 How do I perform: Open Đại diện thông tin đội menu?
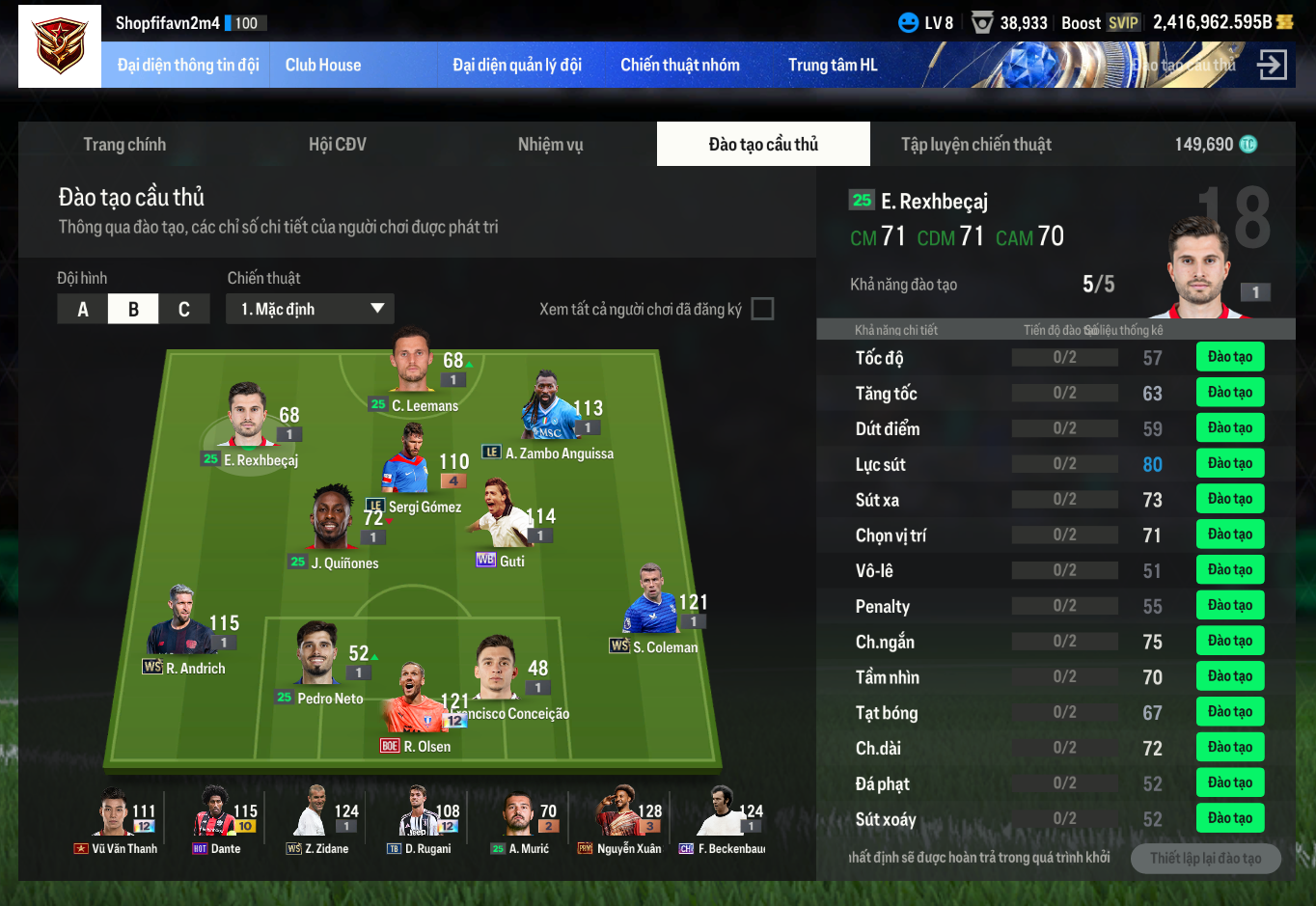(x=188, y=66)
